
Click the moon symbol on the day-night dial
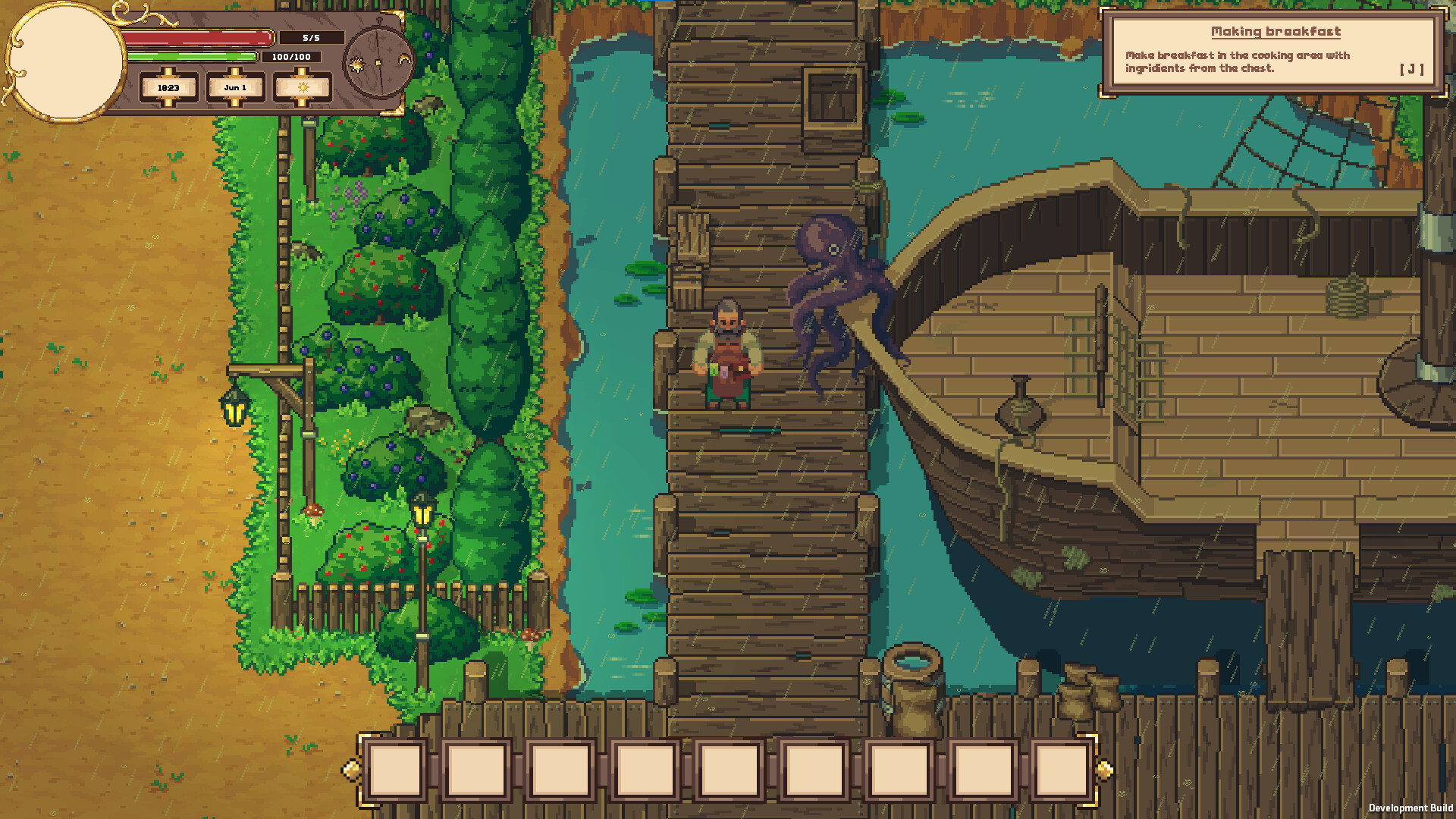click(x=405, y=59)
